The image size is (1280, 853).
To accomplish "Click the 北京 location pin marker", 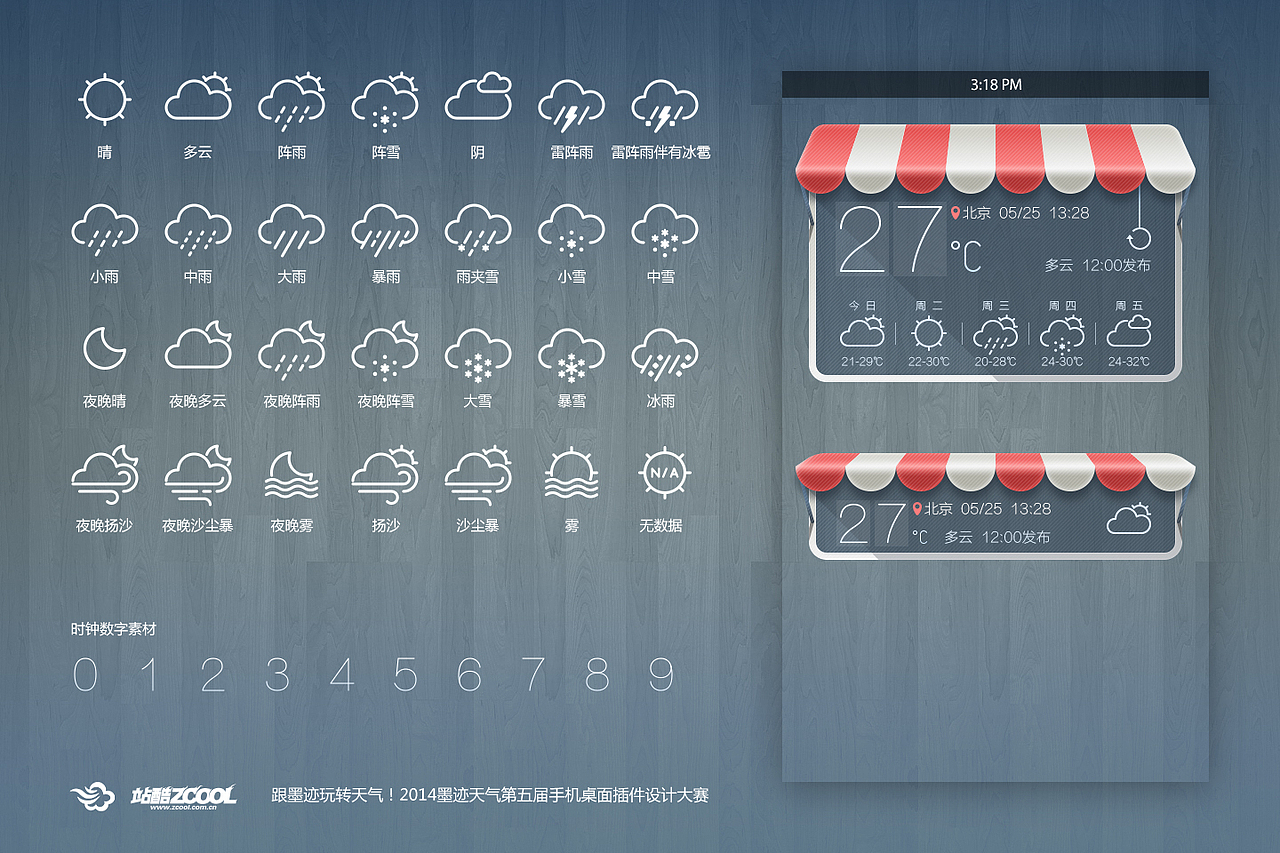I will point(953,212).
